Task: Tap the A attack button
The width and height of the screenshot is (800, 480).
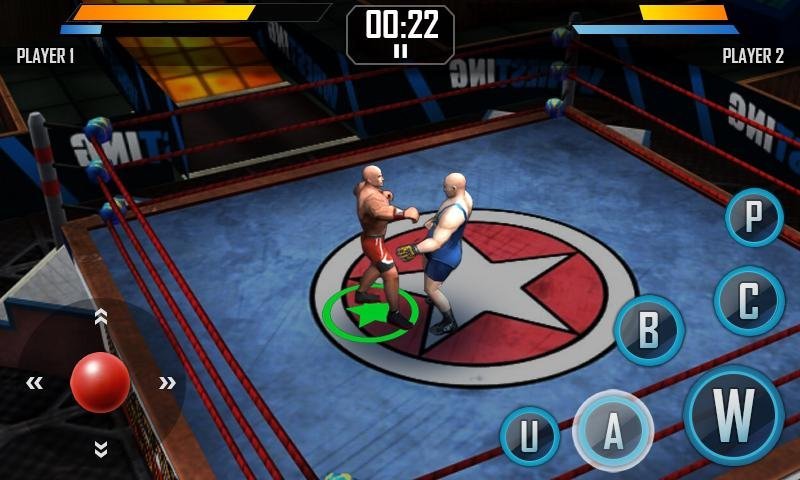Action: coord(613,430)
